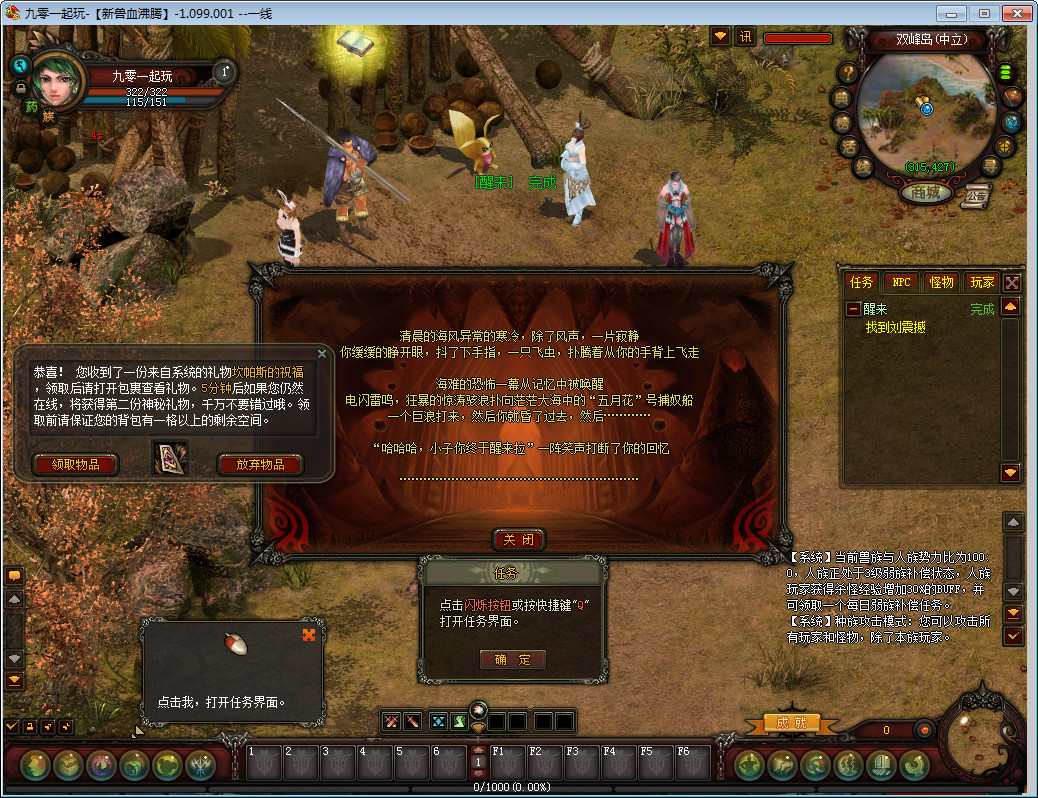
Task: Claim the gift with 领取物品
Action: pyautogui.click(x=75, y=464)
